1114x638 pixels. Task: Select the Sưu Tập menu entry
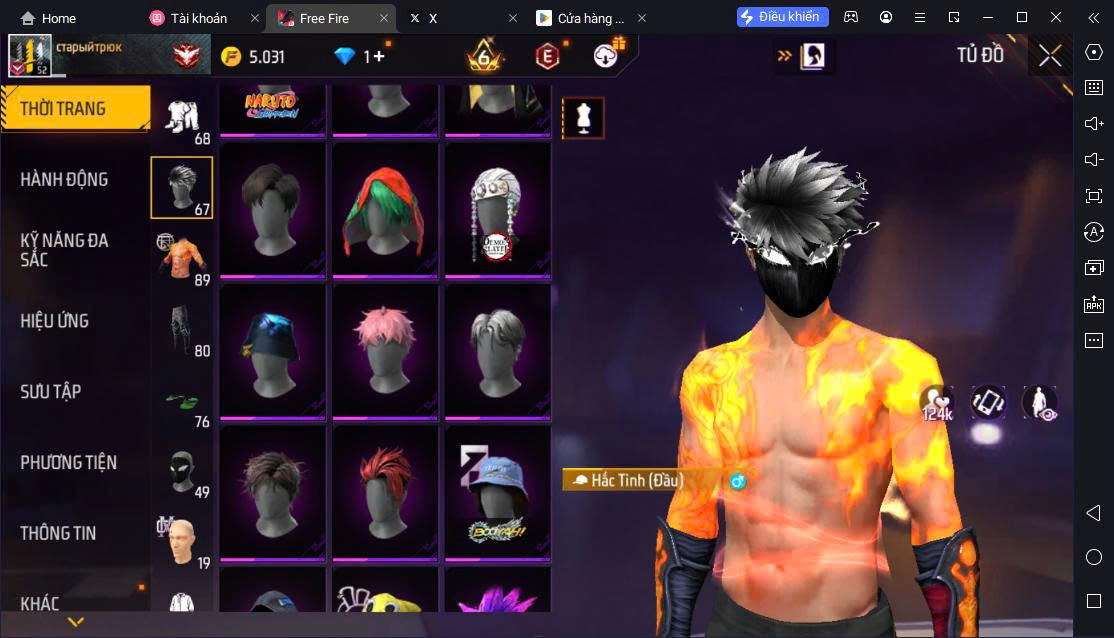pos(51,392)
